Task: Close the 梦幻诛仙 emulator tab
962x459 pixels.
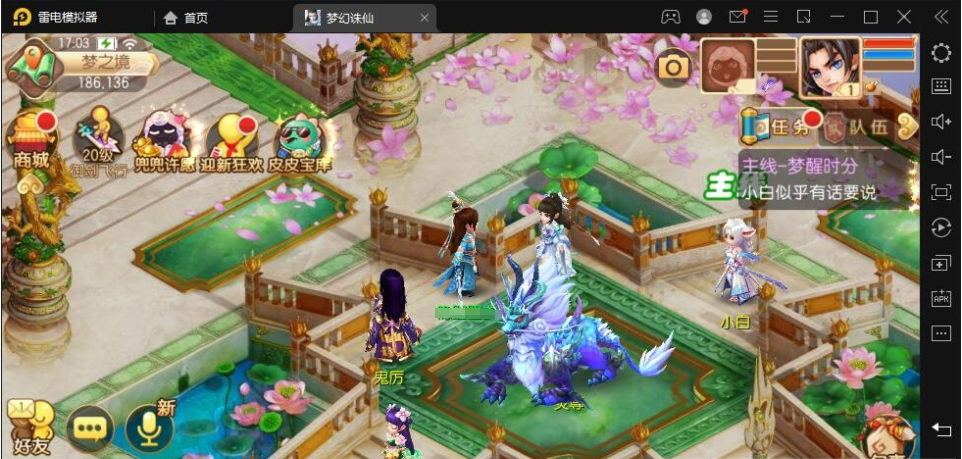Action: (424, 17)
